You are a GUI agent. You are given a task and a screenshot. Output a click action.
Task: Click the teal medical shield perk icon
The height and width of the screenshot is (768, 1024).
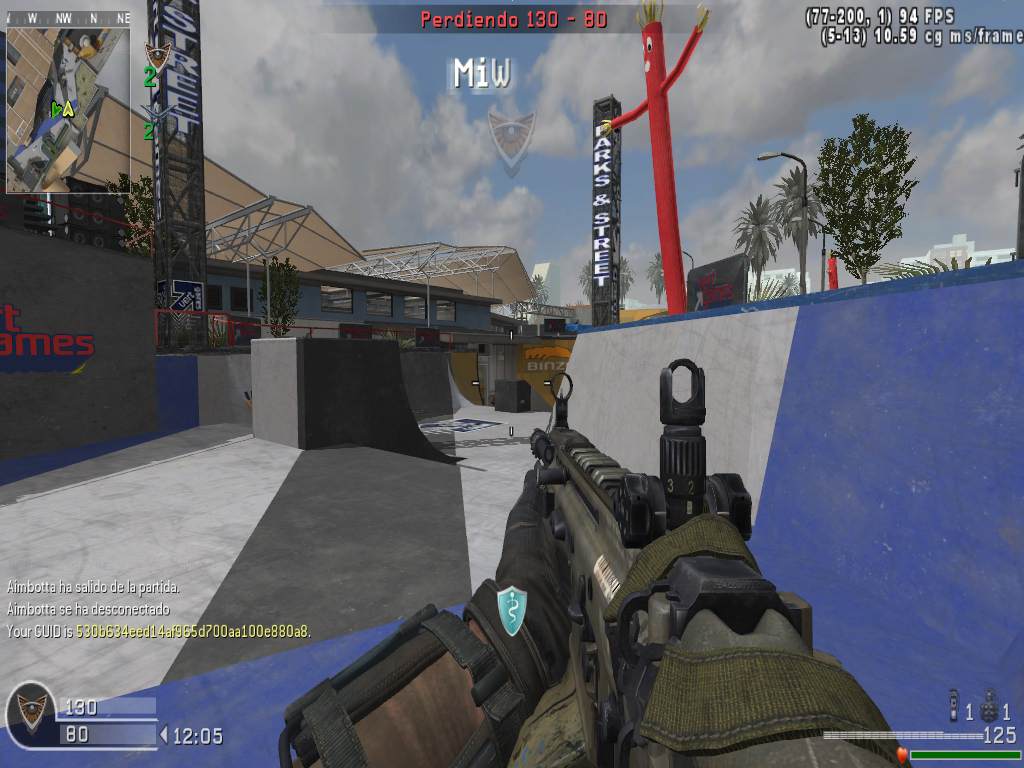(x=511, y=610)
